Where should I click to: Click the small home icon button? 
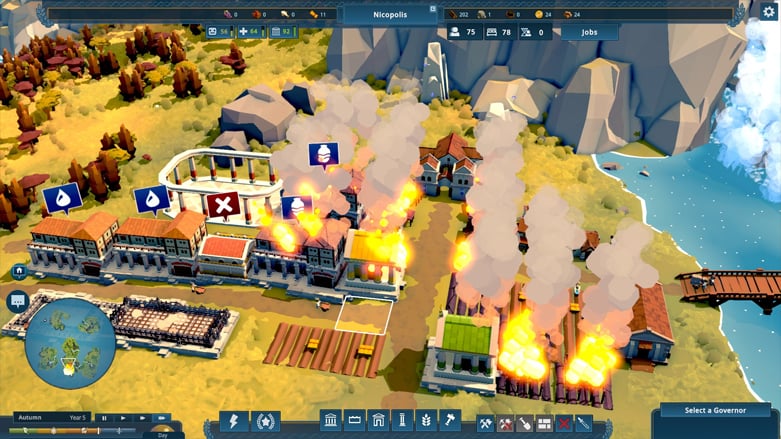point(19,271)
